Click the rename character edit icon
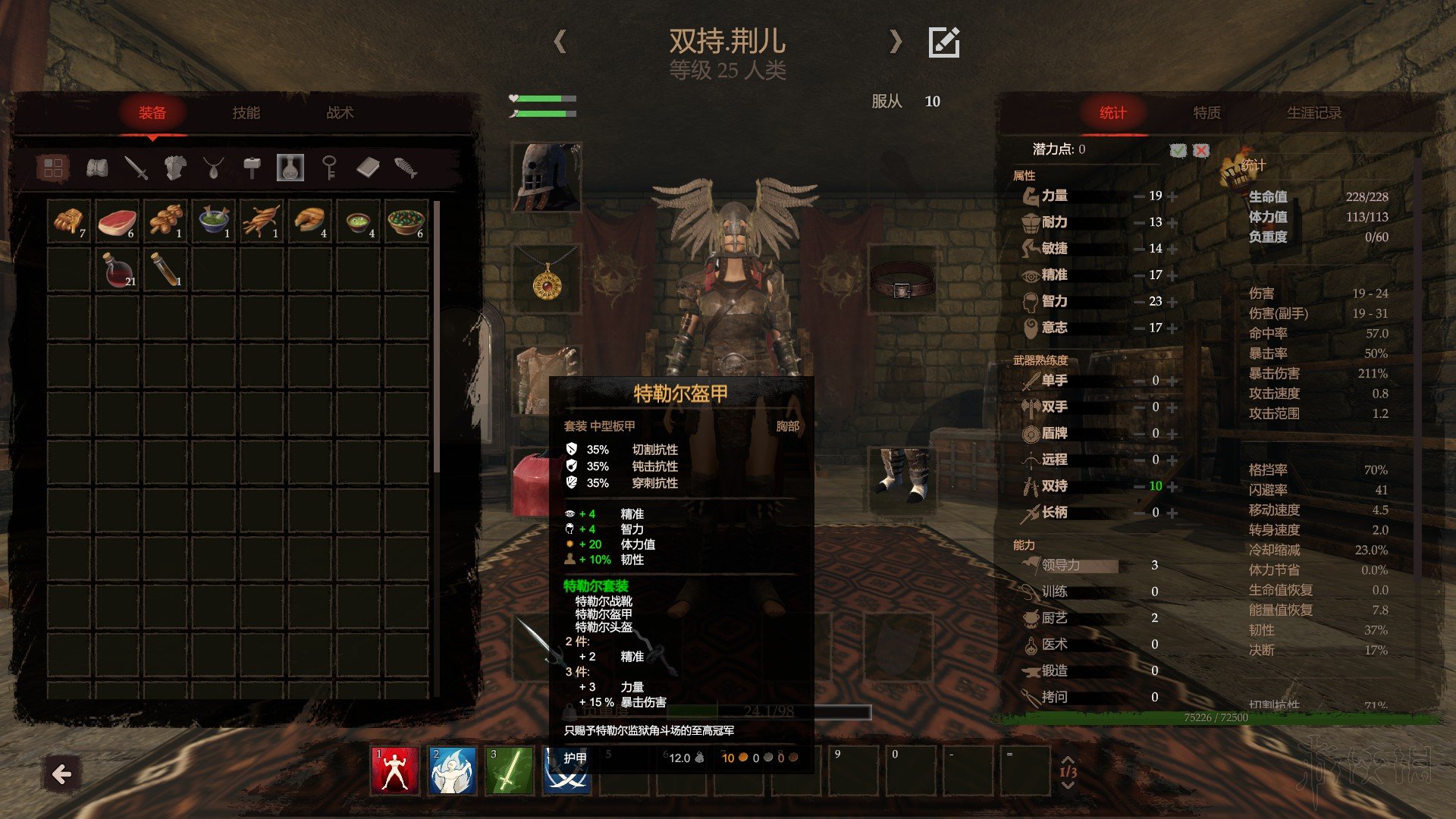The height and width of the screenshot is (819, 1456). tap(944, 42)
